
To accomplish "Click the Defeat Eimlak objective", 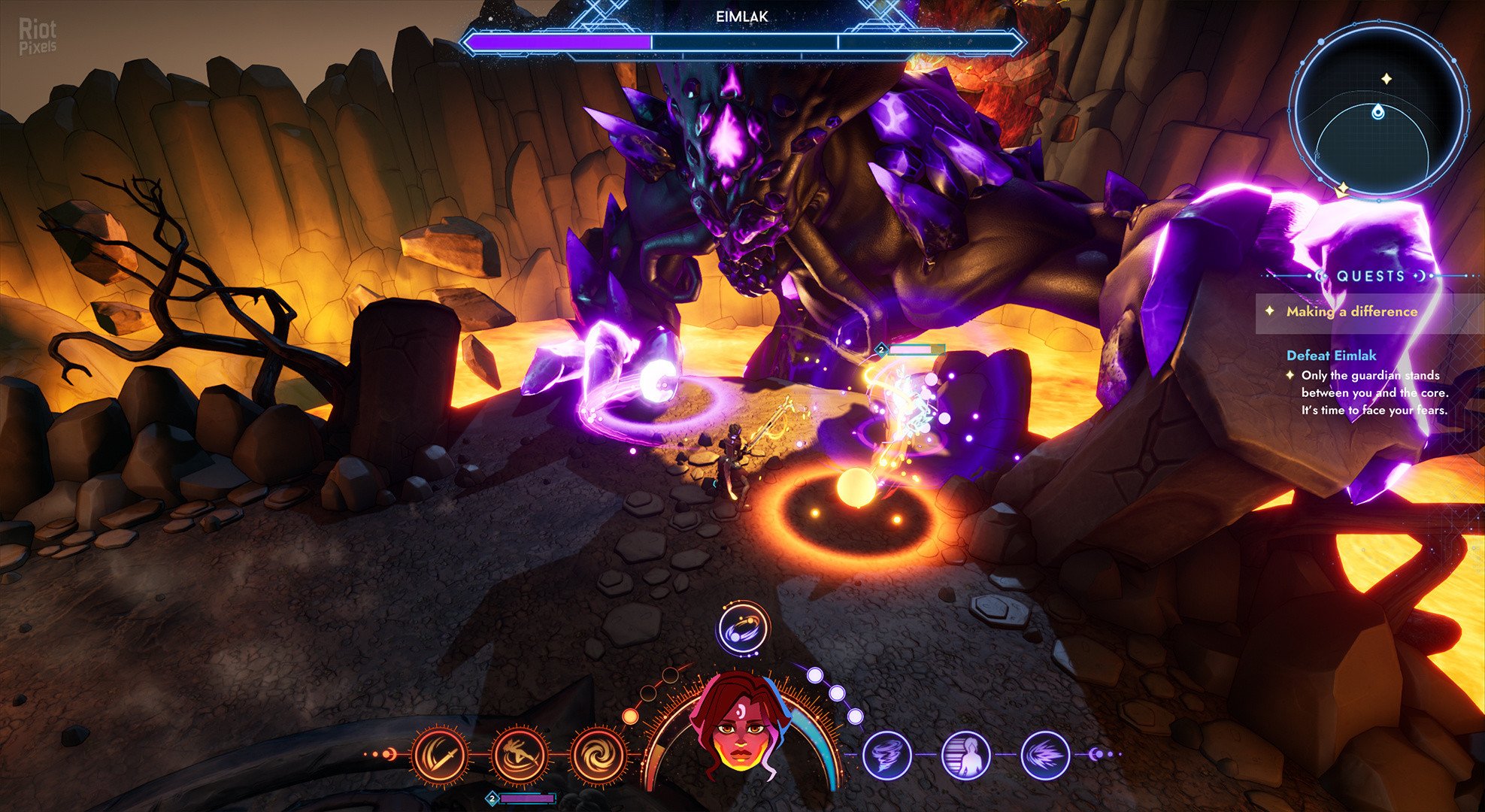I will click(x=1331, y=356).
